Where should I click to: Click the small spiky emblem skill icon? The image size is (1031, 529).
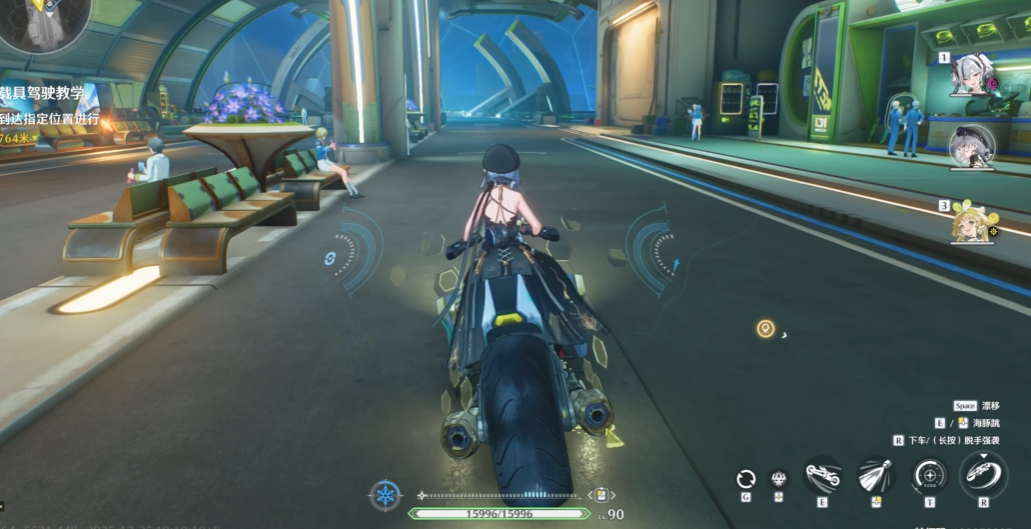[779, 478]
